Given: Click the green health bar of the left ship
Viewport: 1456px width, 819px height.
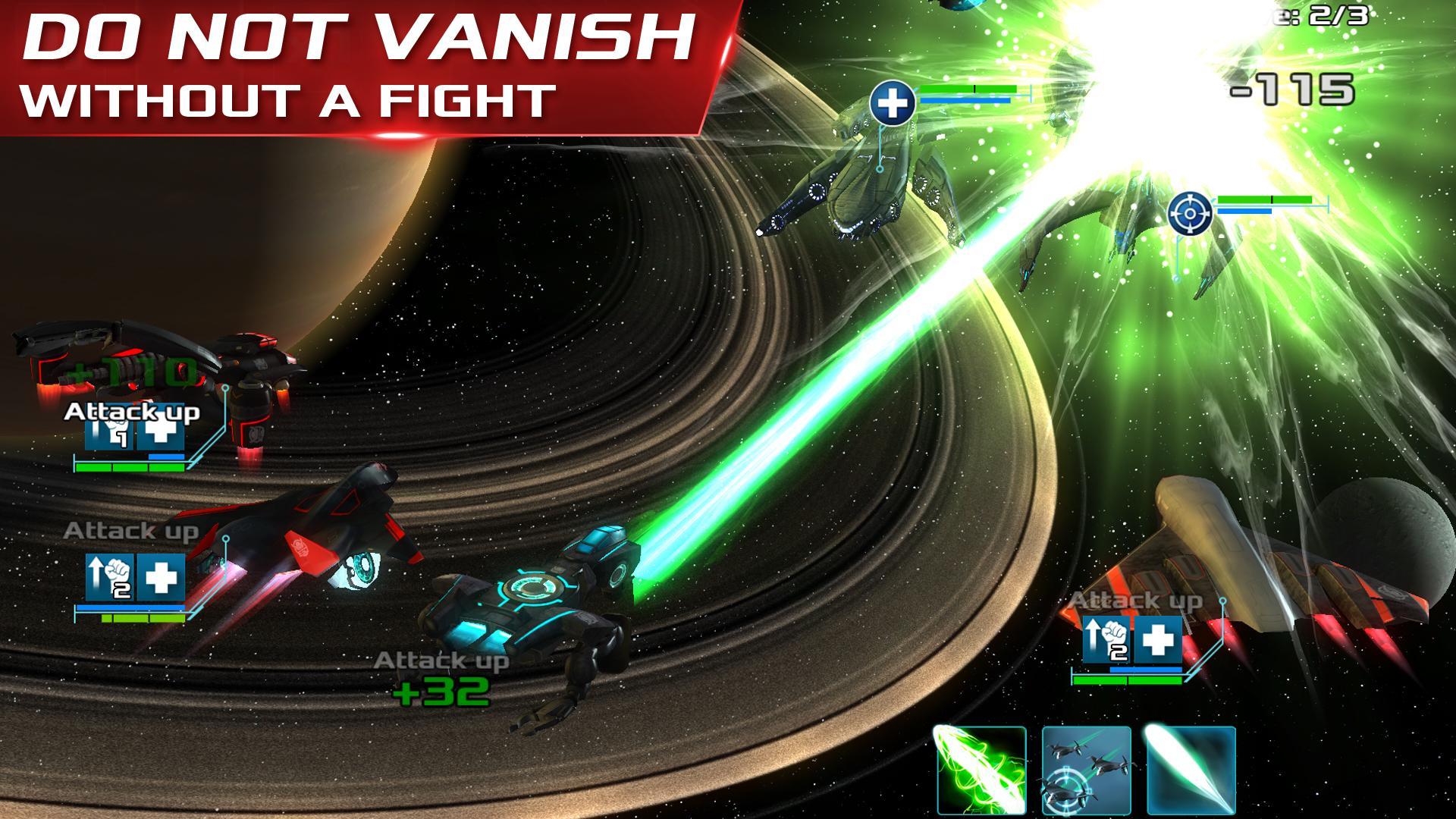Looking at the screenshot, I should 129,468.
